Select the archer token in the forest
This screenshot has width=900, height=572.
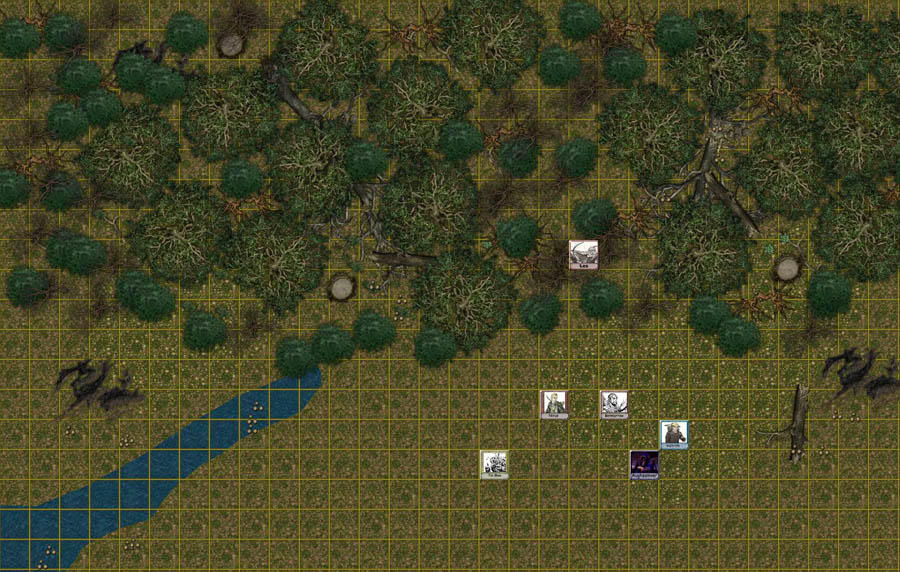(x=583, y=254)
